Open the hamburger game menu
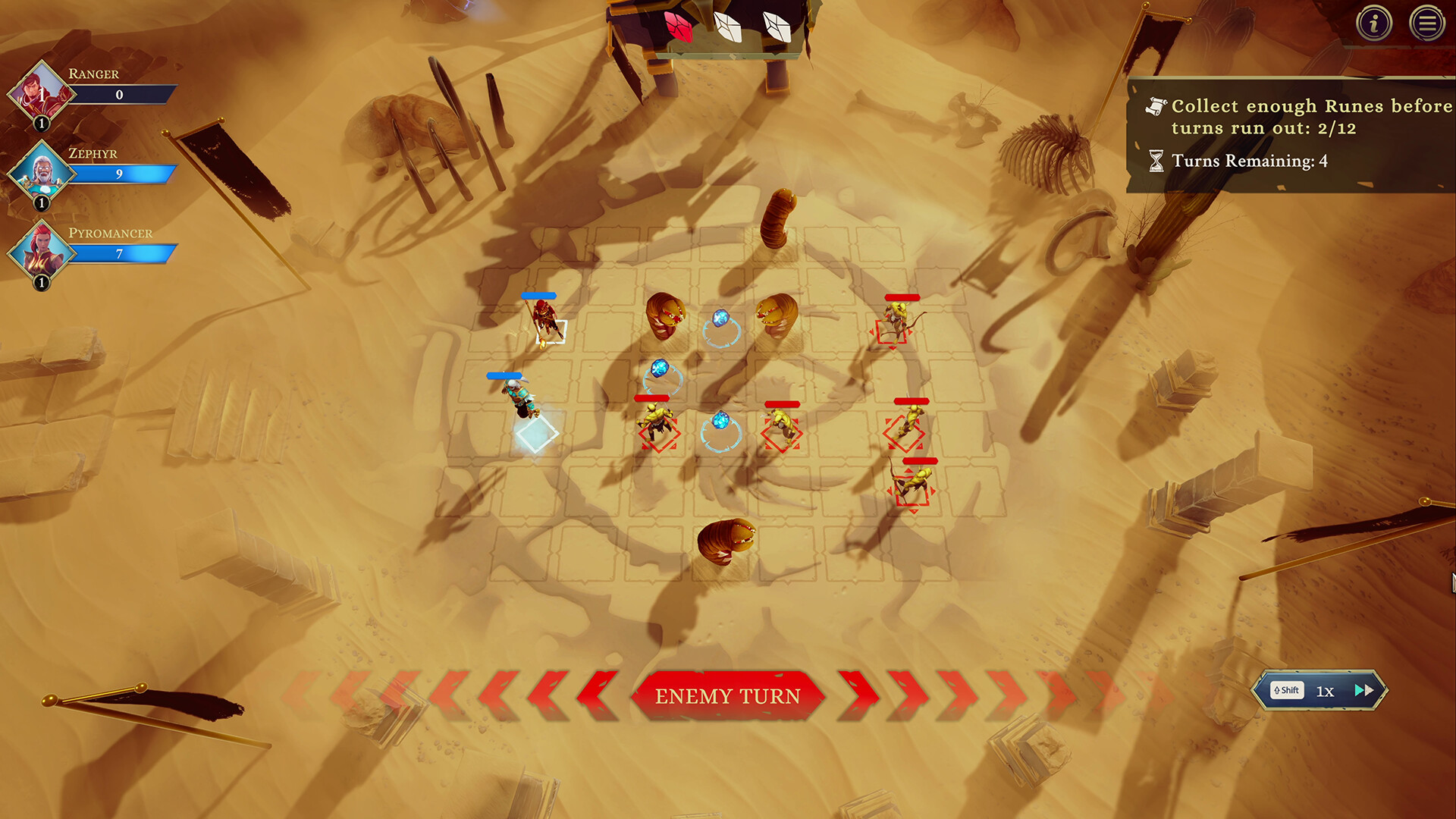The height and width of the screenshot is (819, 1456). (1428, 23)
